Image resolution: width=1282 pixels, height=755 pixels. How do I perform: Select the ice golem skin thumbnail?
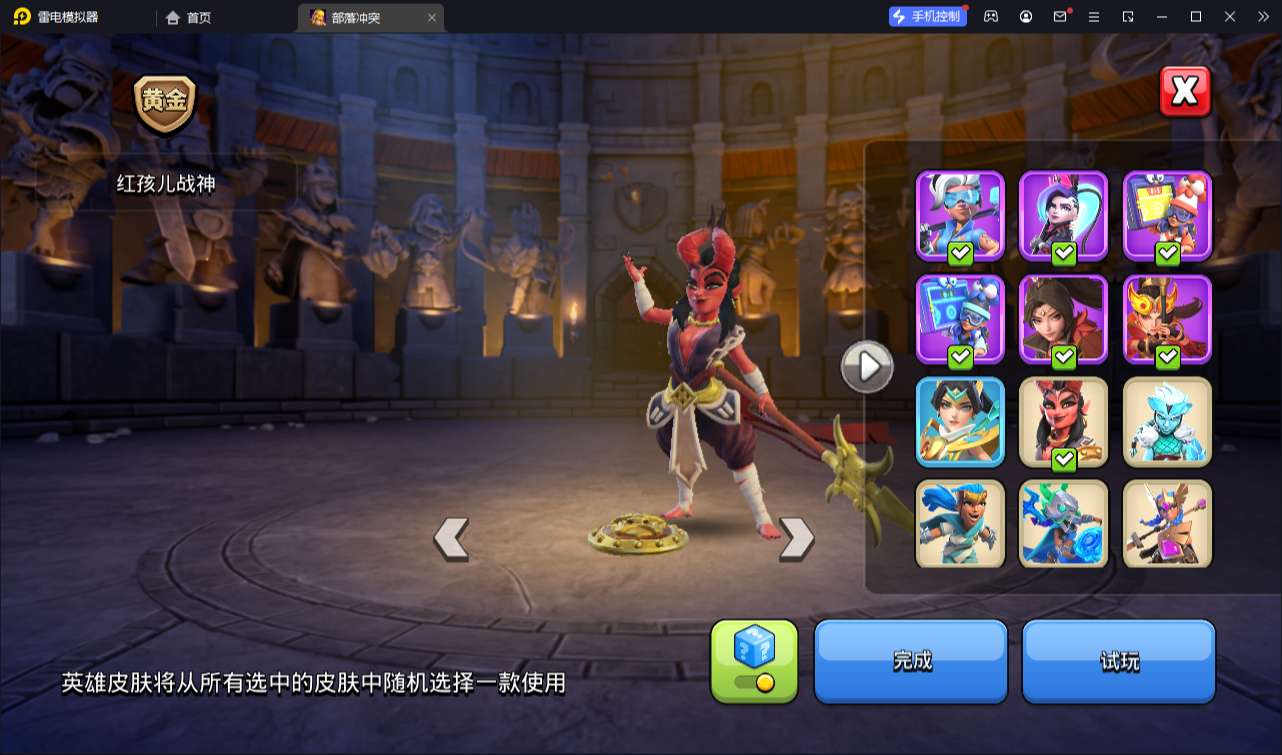click(x=1167, y=421)
